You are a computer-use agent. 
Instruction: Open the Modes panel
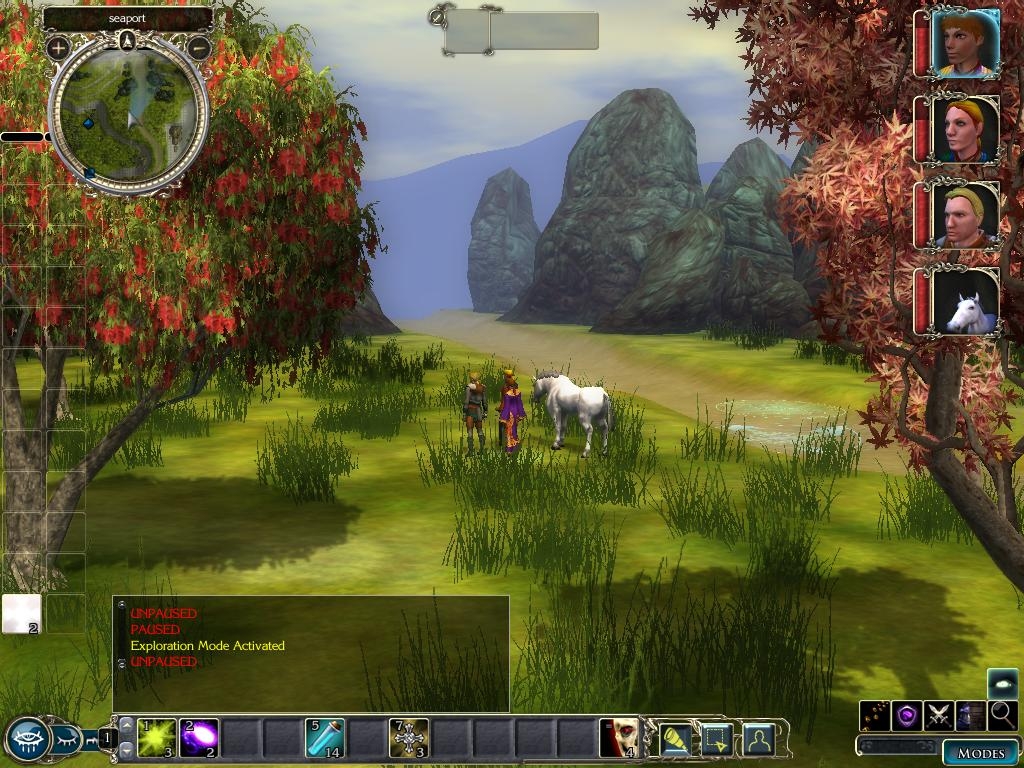(980, 753)
